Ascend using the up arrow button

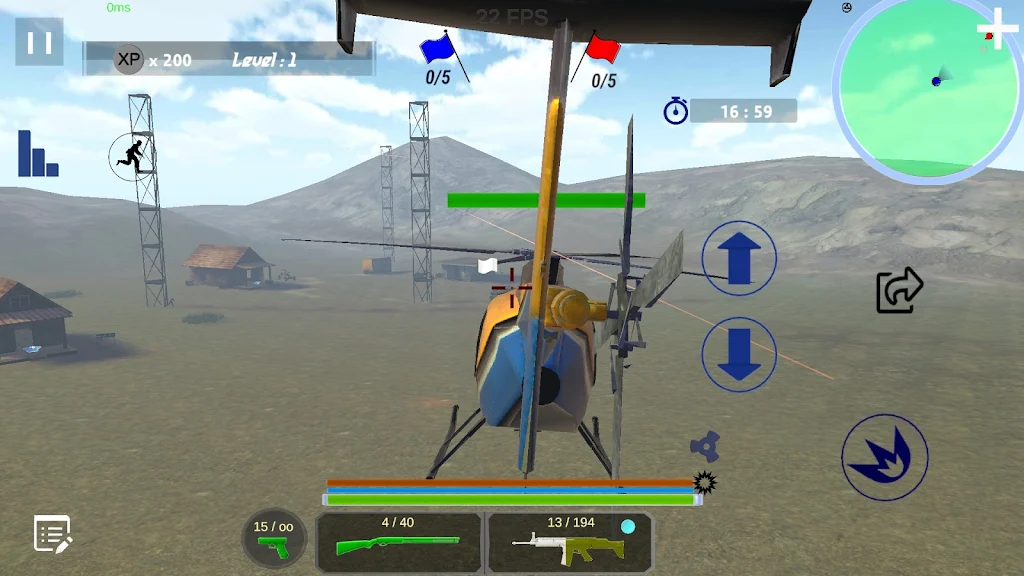739,258
